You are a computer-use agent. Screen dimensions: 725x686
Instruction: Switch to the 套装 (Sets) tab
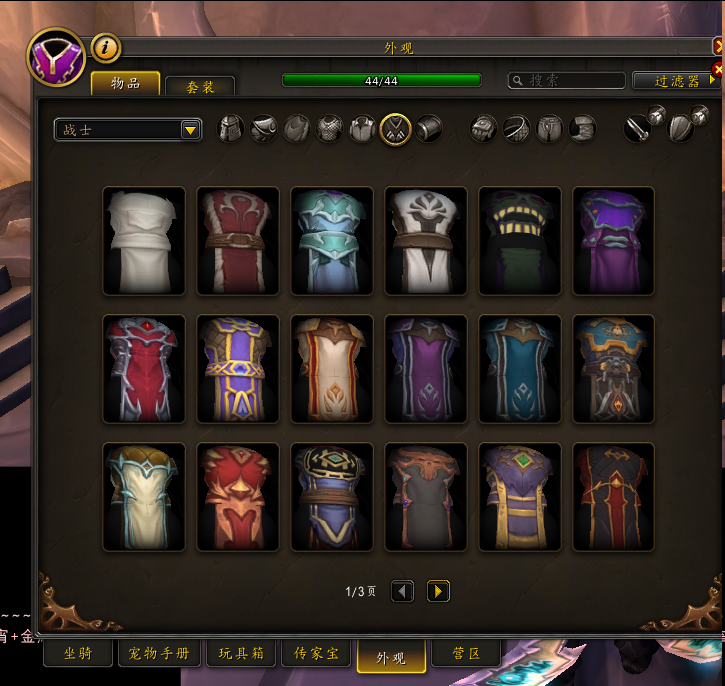200,87
